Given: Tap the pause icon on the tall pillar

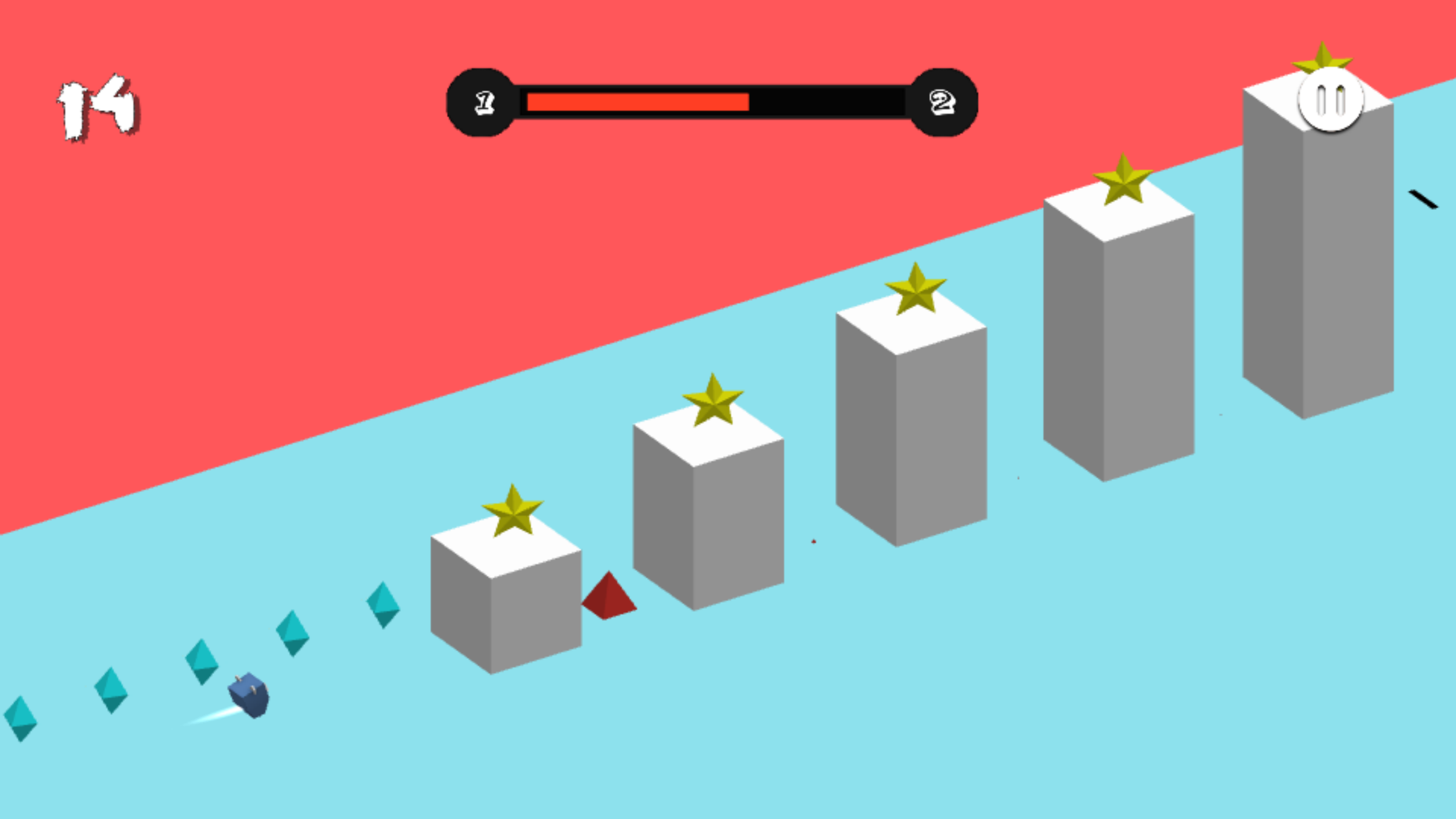Looking at the screenshot, I should click(1329, 99).
